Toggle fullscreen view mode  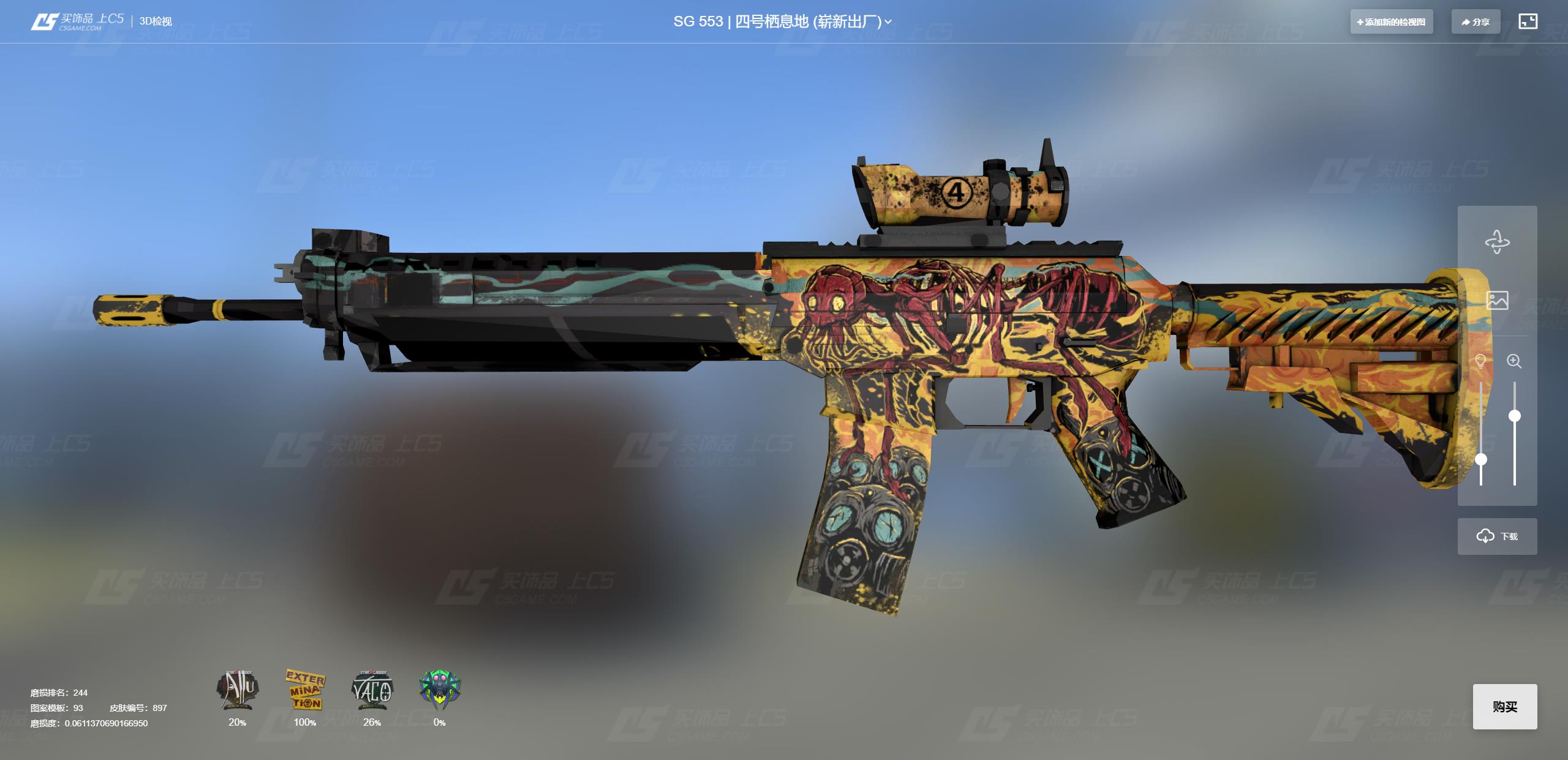pyautogui.click(x=1528, y=22)
